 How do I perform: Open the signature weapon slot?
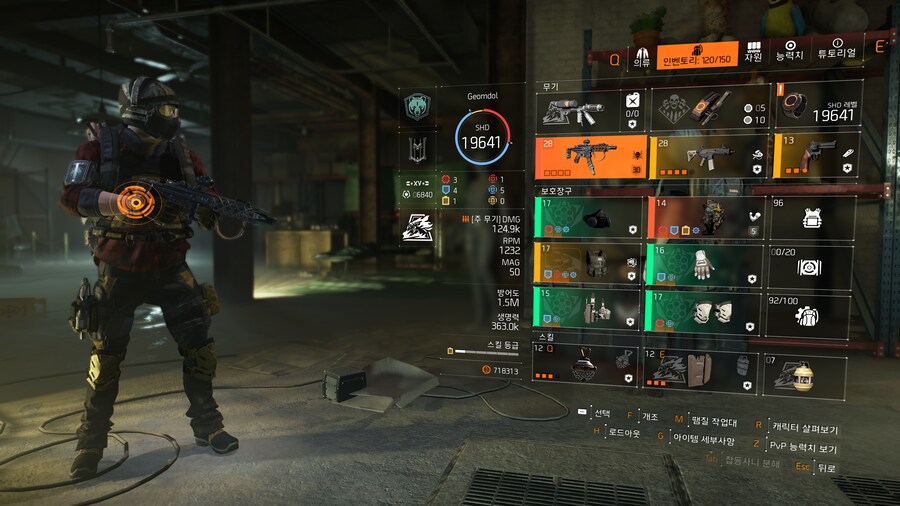[x=590, y=107]
